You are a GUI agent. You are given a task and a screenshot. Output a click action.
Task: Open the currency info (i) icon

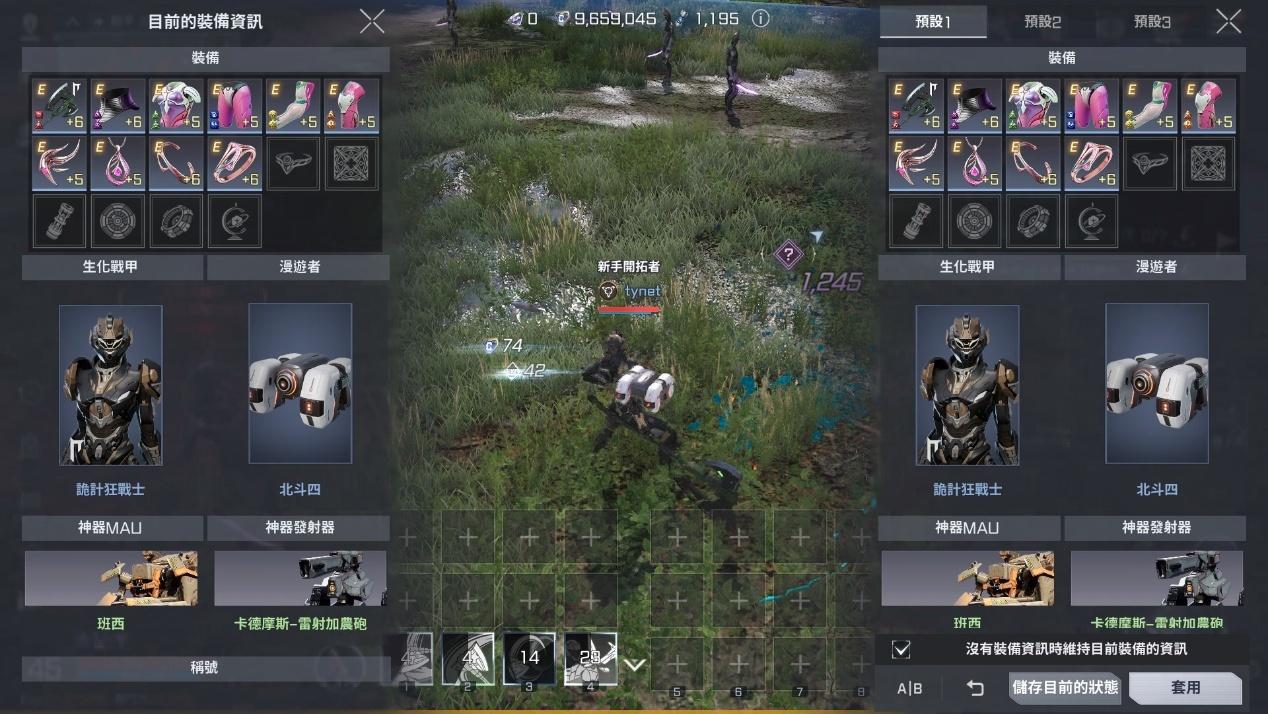coord(760,18)
